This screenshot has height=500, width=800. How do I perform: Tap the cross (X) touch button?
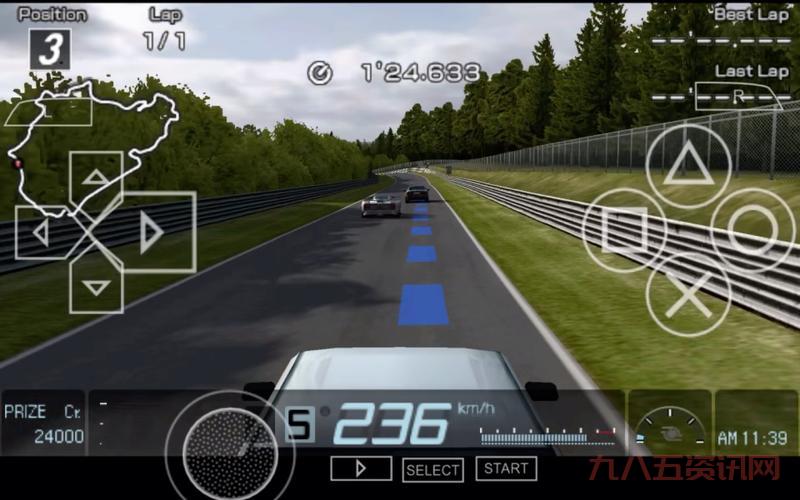(x=688, y=295)
